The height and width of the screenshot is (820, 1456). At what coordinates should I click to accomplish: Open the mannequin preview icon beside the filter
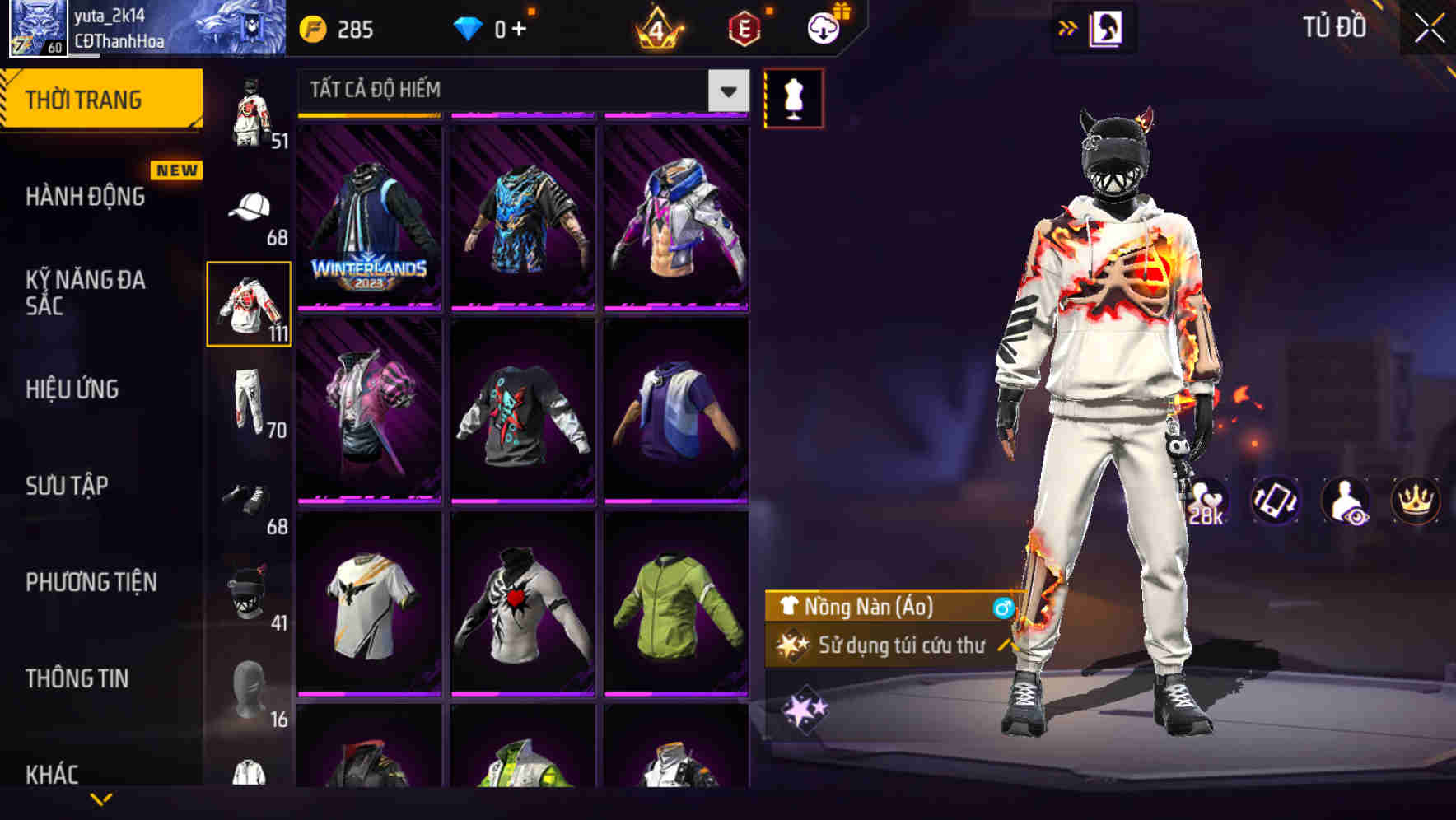pos(793,96)
